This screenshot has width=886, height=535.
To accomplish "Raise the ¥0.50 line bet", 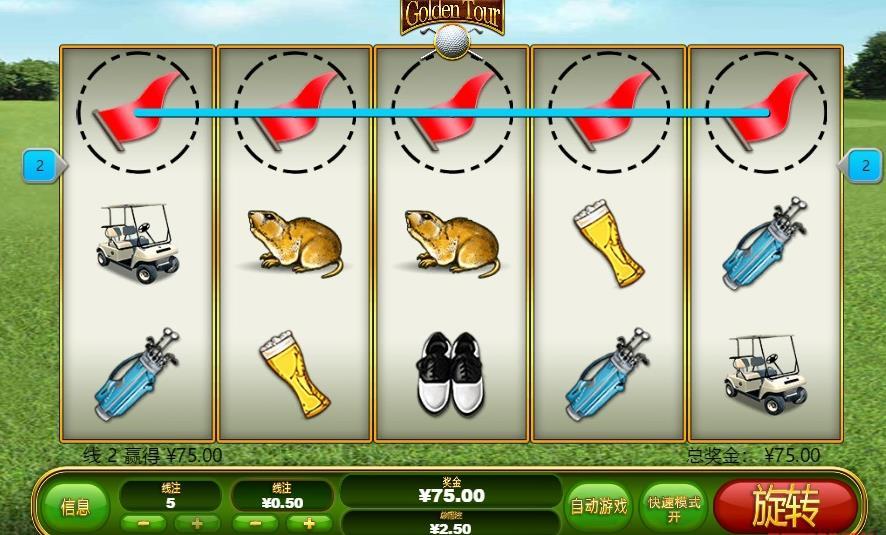I will (309, 523).
